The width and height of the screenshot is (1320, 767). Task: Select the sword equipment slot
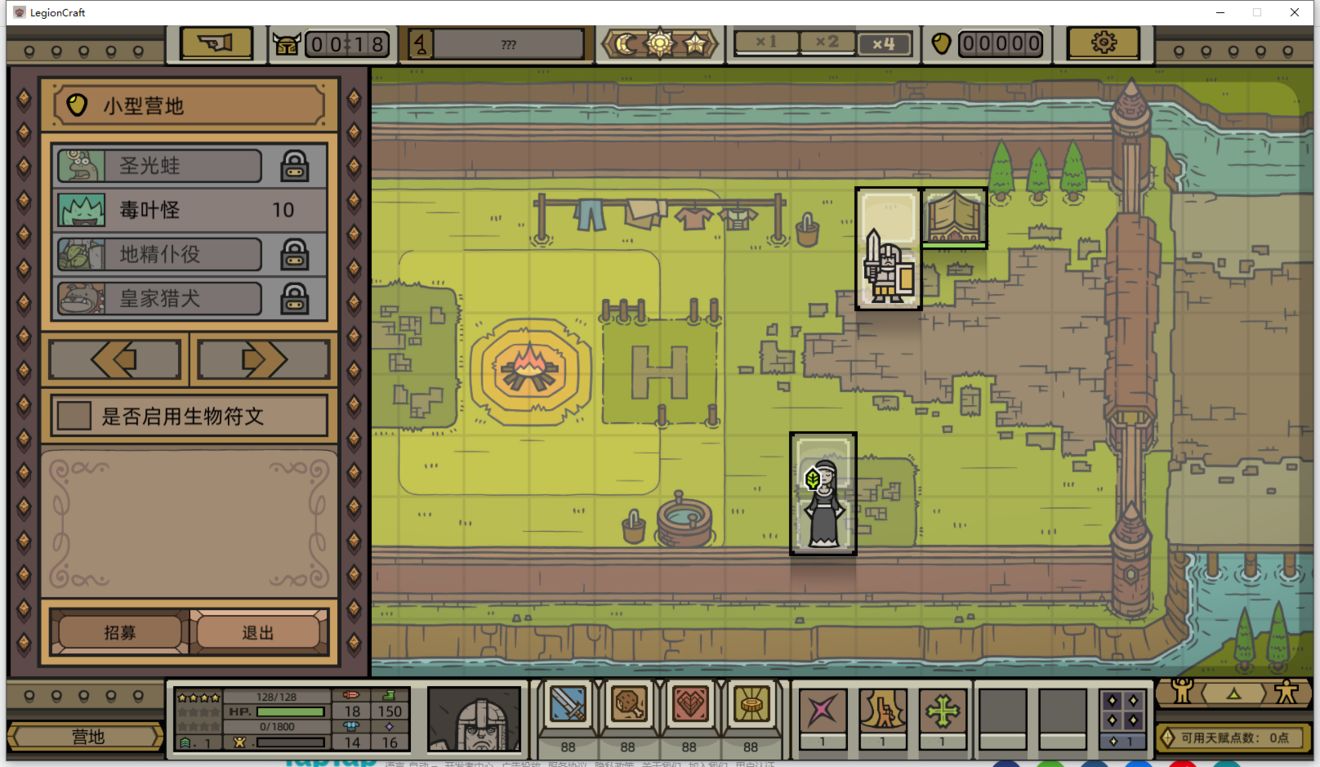(568, 707)
